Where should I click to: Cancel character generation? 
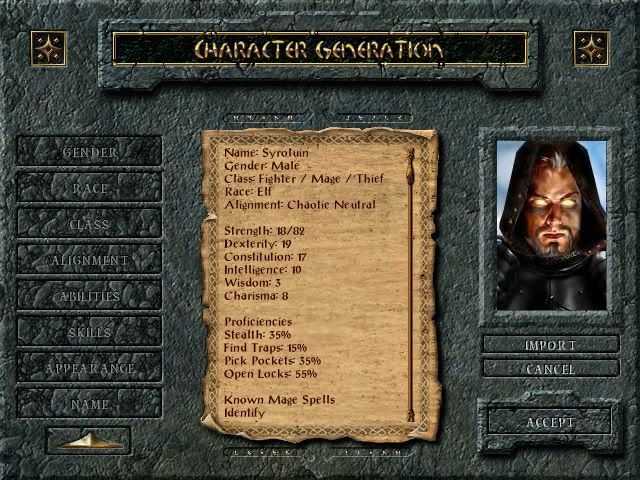(x=550, y=368)
